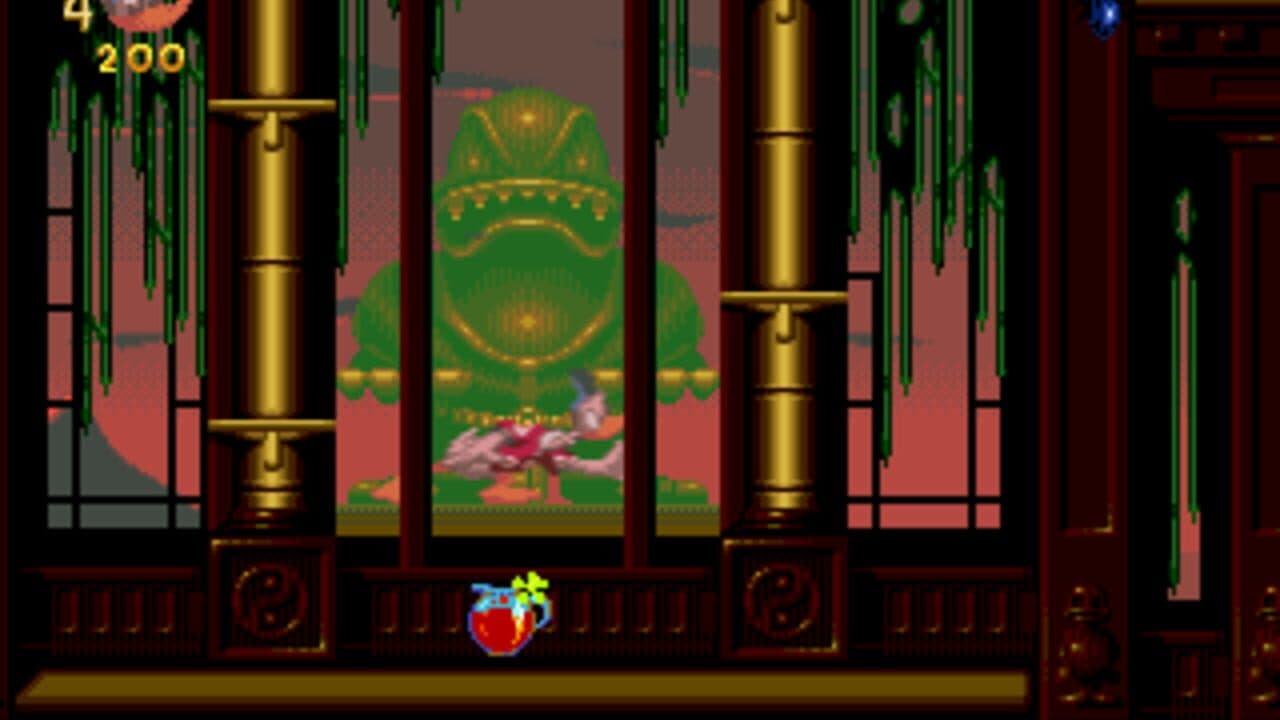Collect the red potion jug pickup

[x=504, y=625]
